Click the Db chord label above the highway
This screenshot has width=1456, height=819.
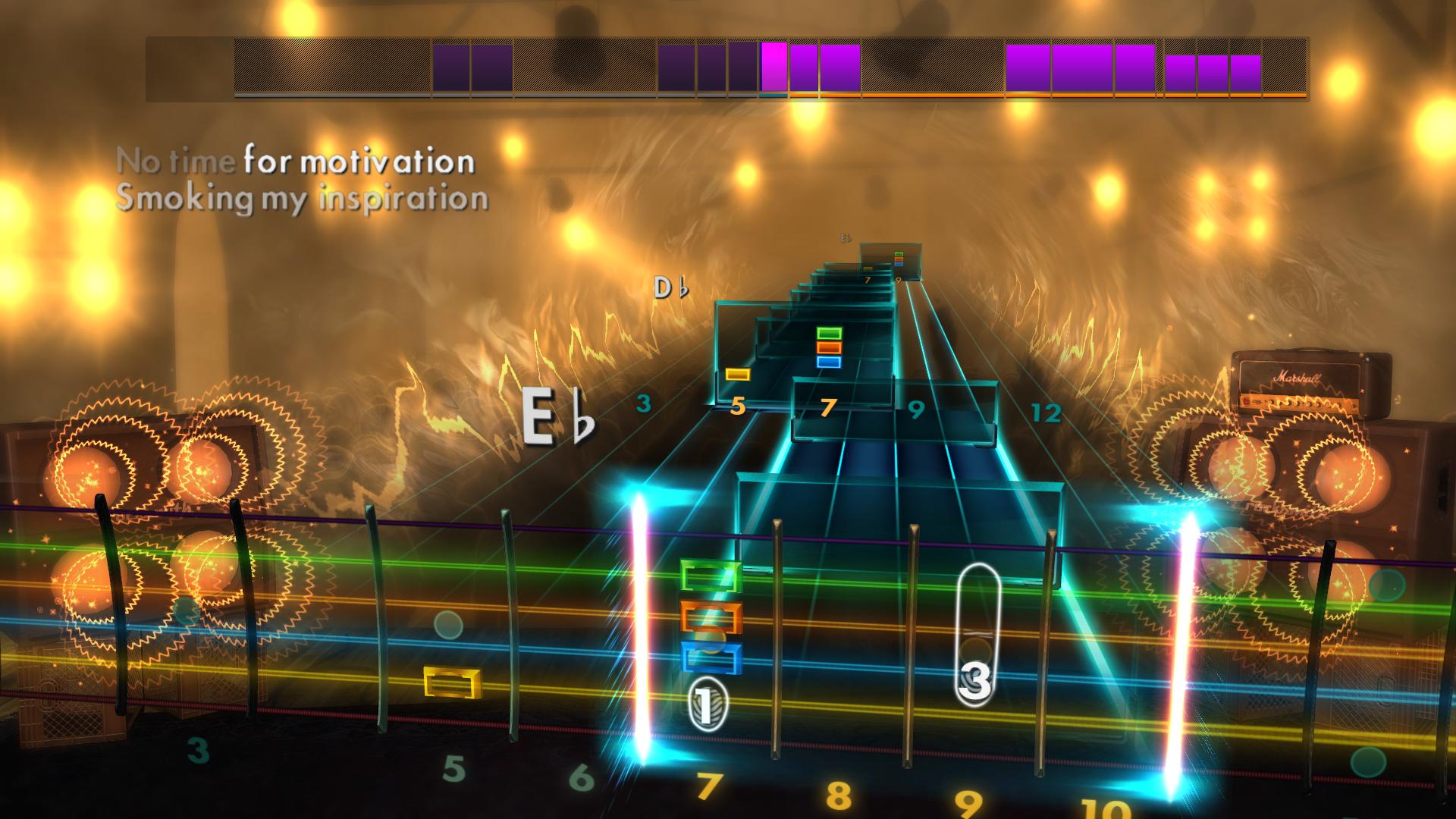(669, 287)
